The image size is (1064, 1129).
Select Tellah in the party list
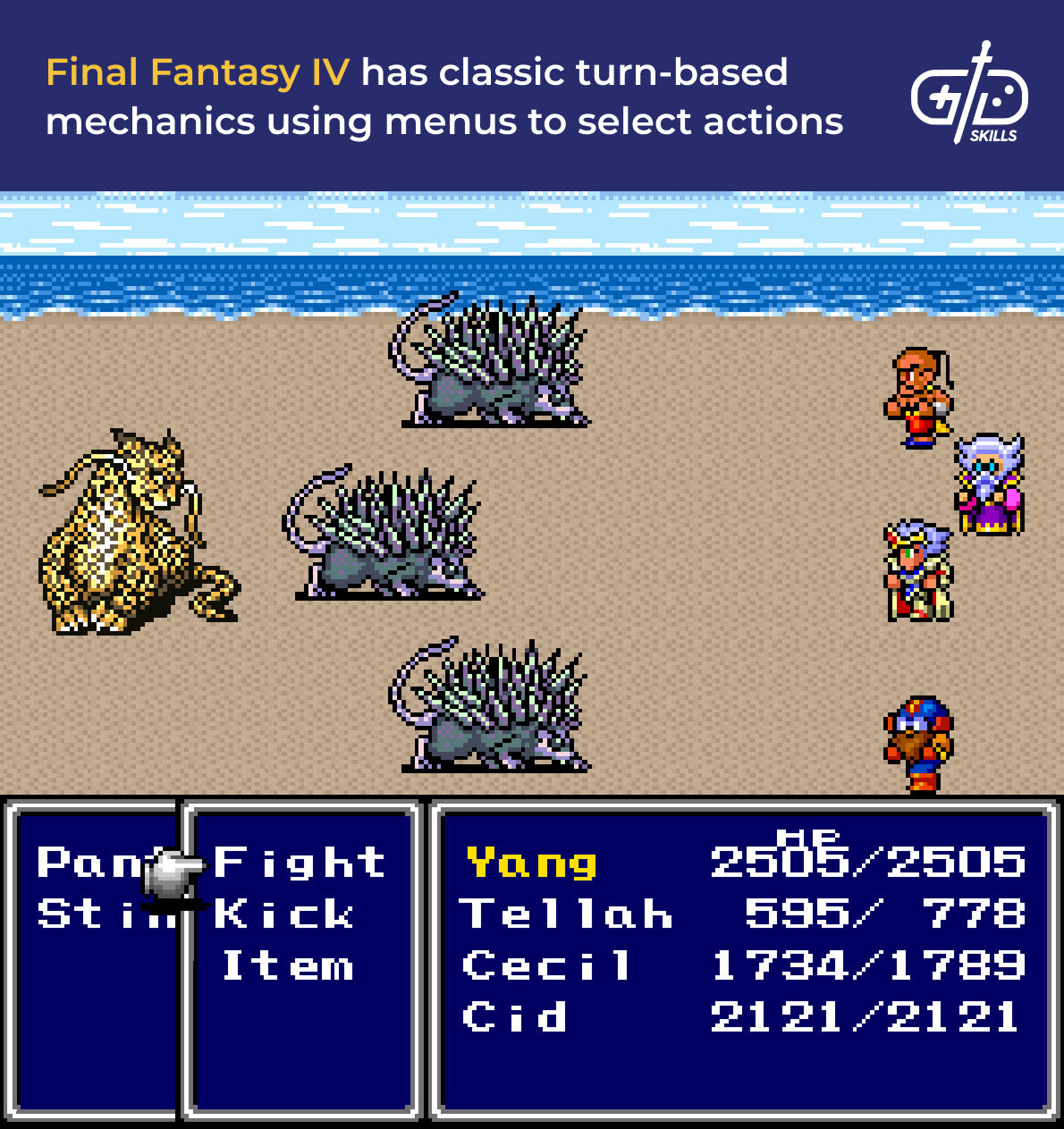[x=565, y=914]
